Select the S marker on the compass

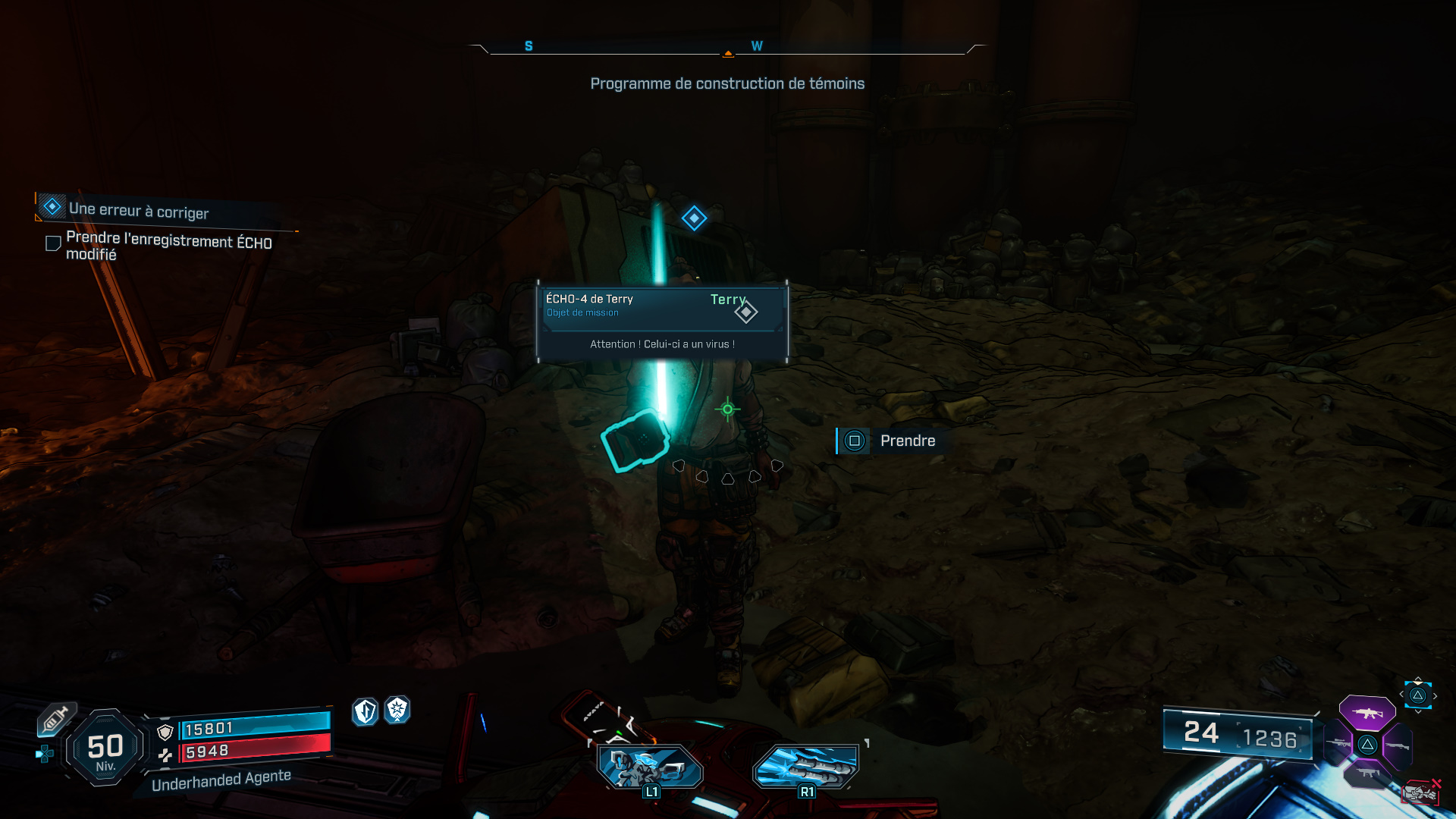coord(527,45)
